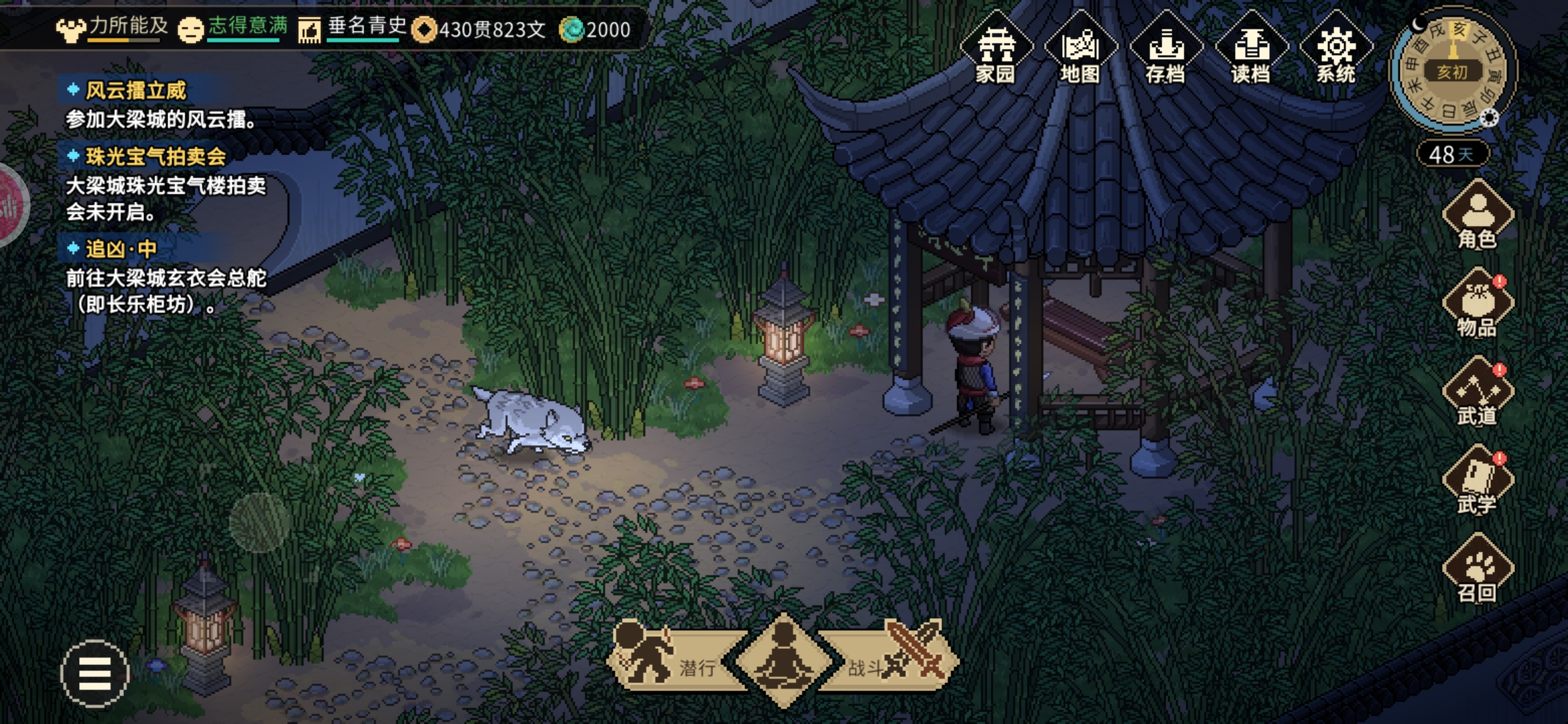Open the round hamburger menu button
The width and height of the screenshot is (1568, 724).
(94, 674)
